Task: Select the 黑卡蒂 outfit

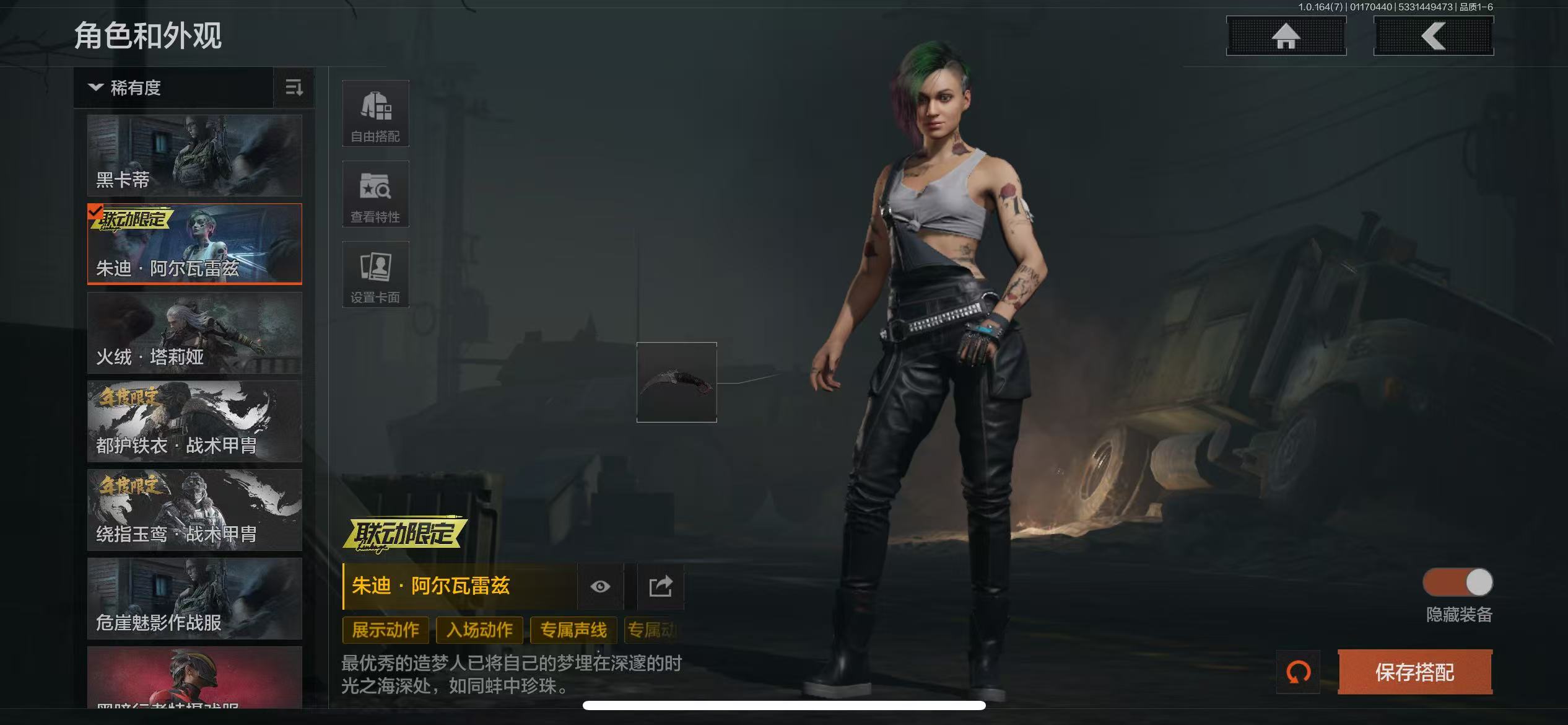Action: [194, 155]
